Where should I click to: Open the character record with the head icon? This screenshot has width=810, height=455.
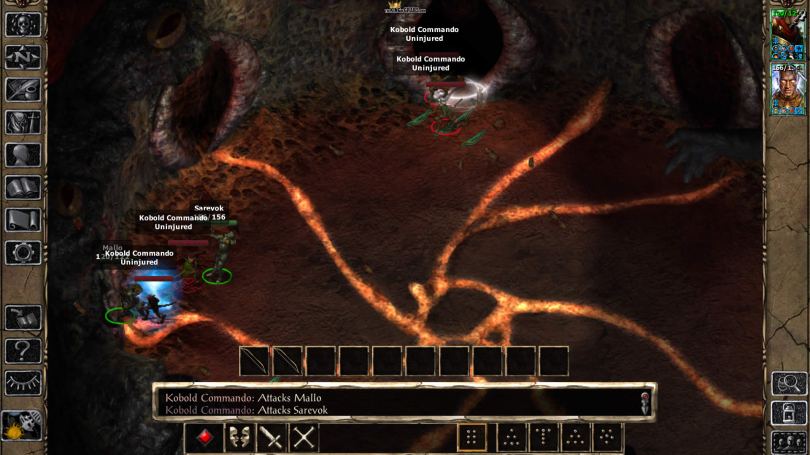pos(22,155)
